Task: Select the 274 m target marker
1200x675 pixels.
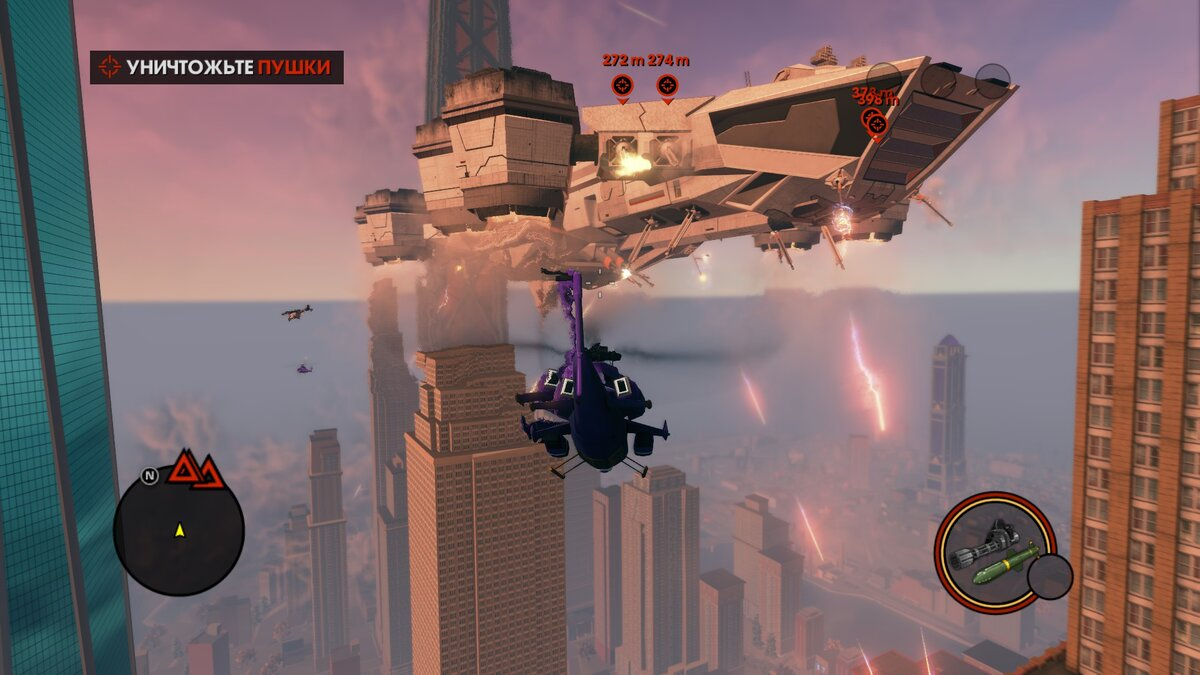Action: pos(667,85)
